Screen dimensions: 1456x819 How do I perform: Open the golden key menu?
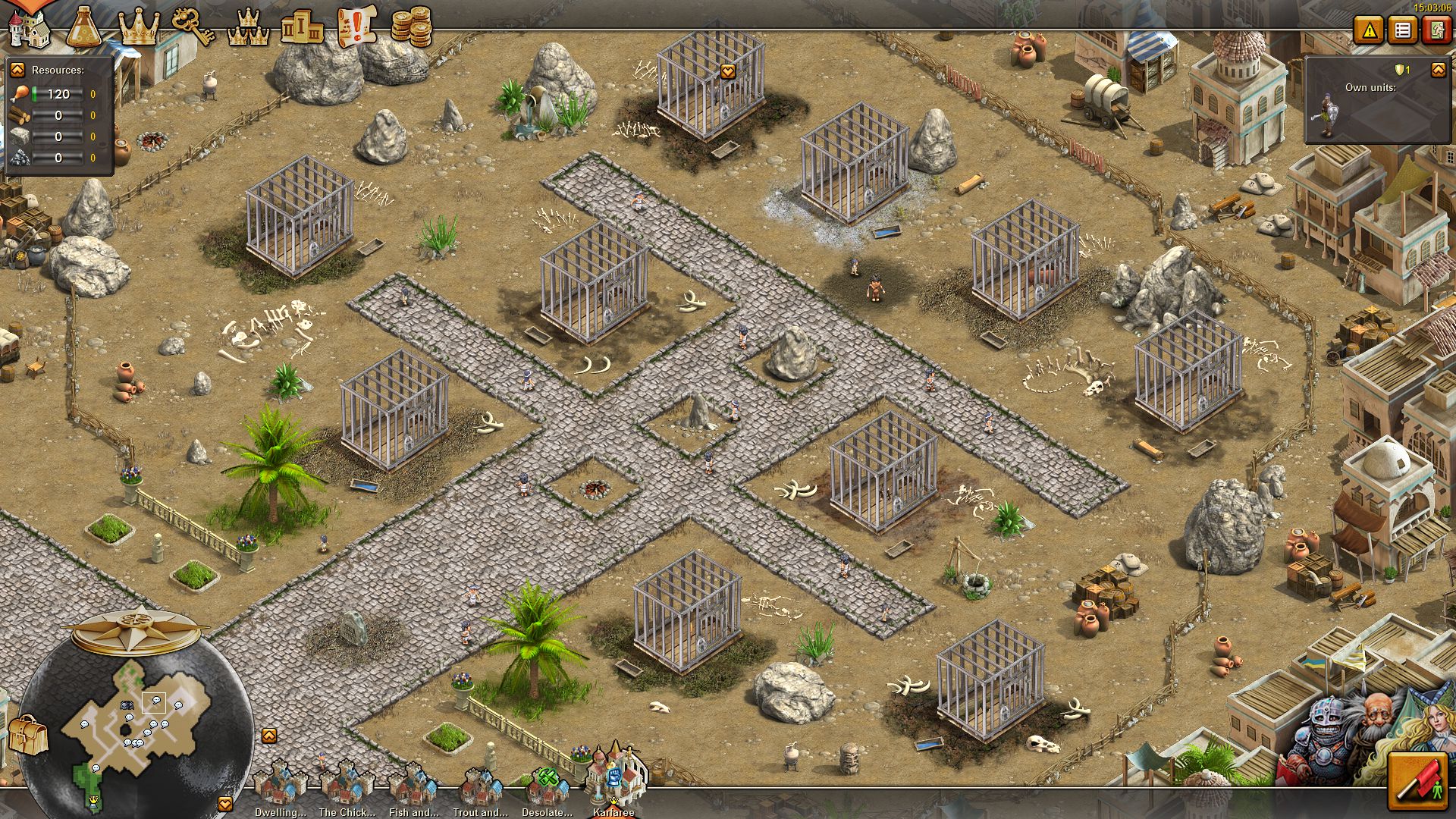[x=193, y=26]
